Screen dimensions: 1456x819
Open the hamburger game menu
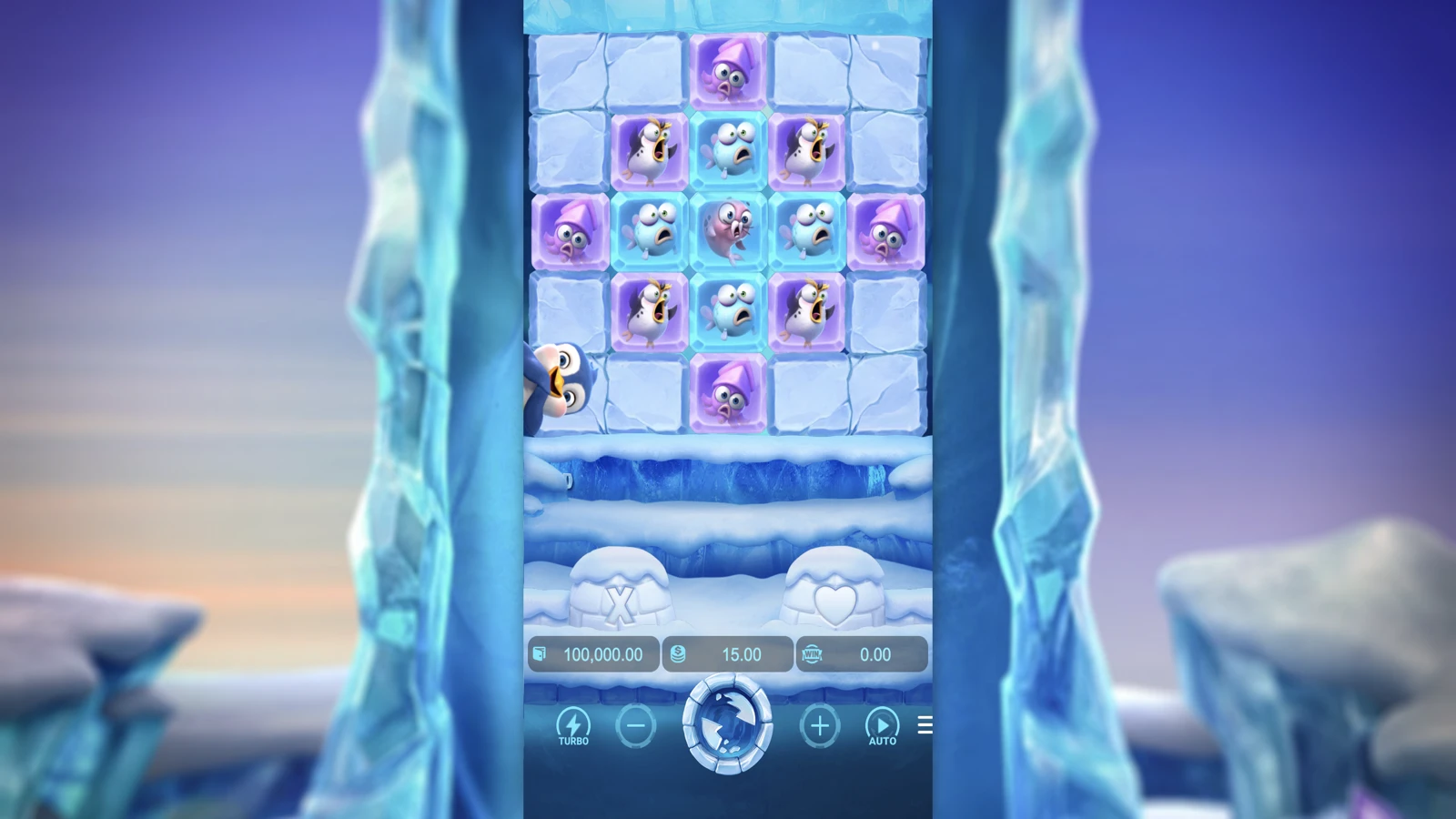tap(925, 725)
